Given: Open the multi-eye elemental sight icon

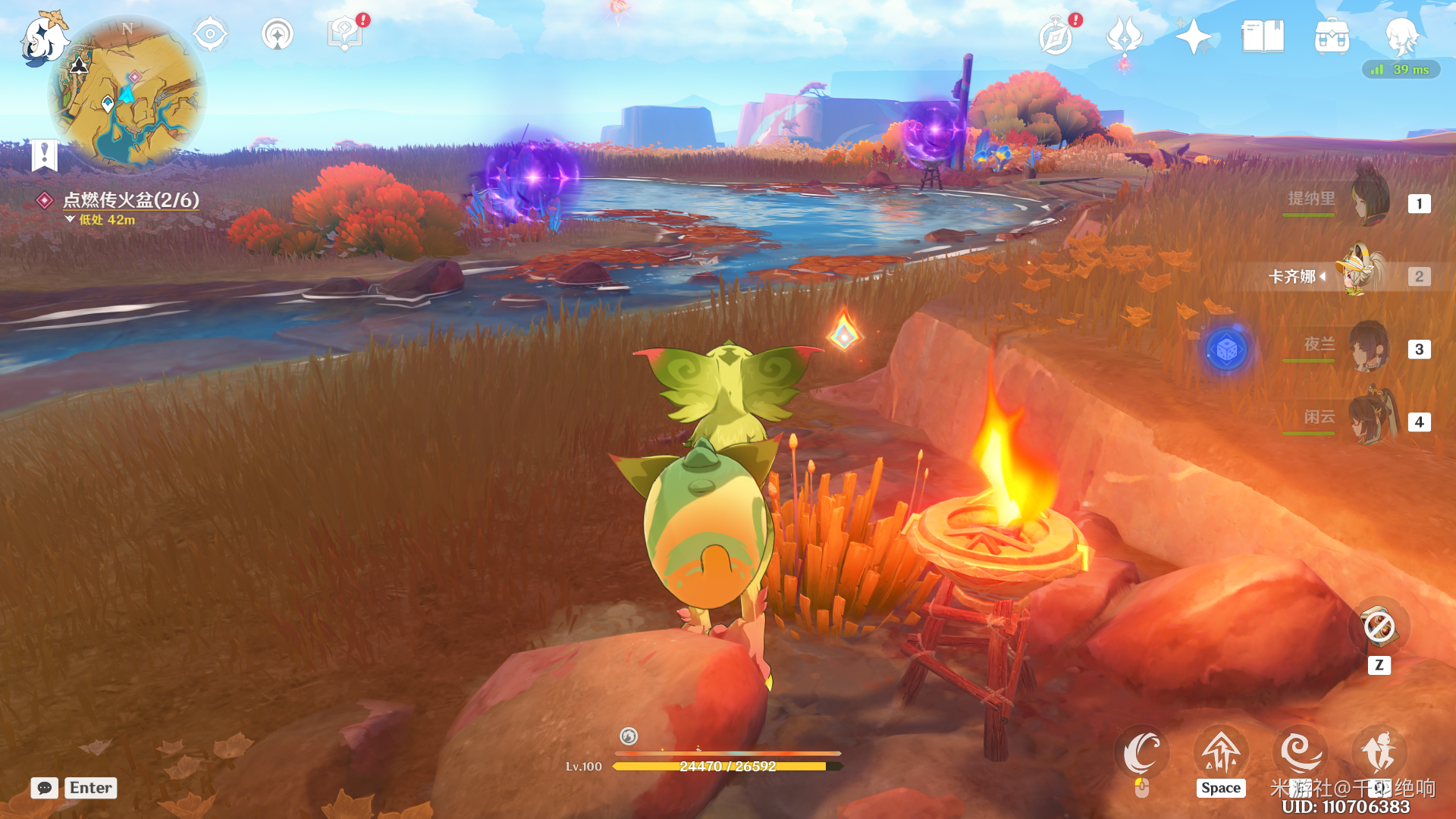Looking at the screenshot, I should pyautogui.click(x=210, y=35).
